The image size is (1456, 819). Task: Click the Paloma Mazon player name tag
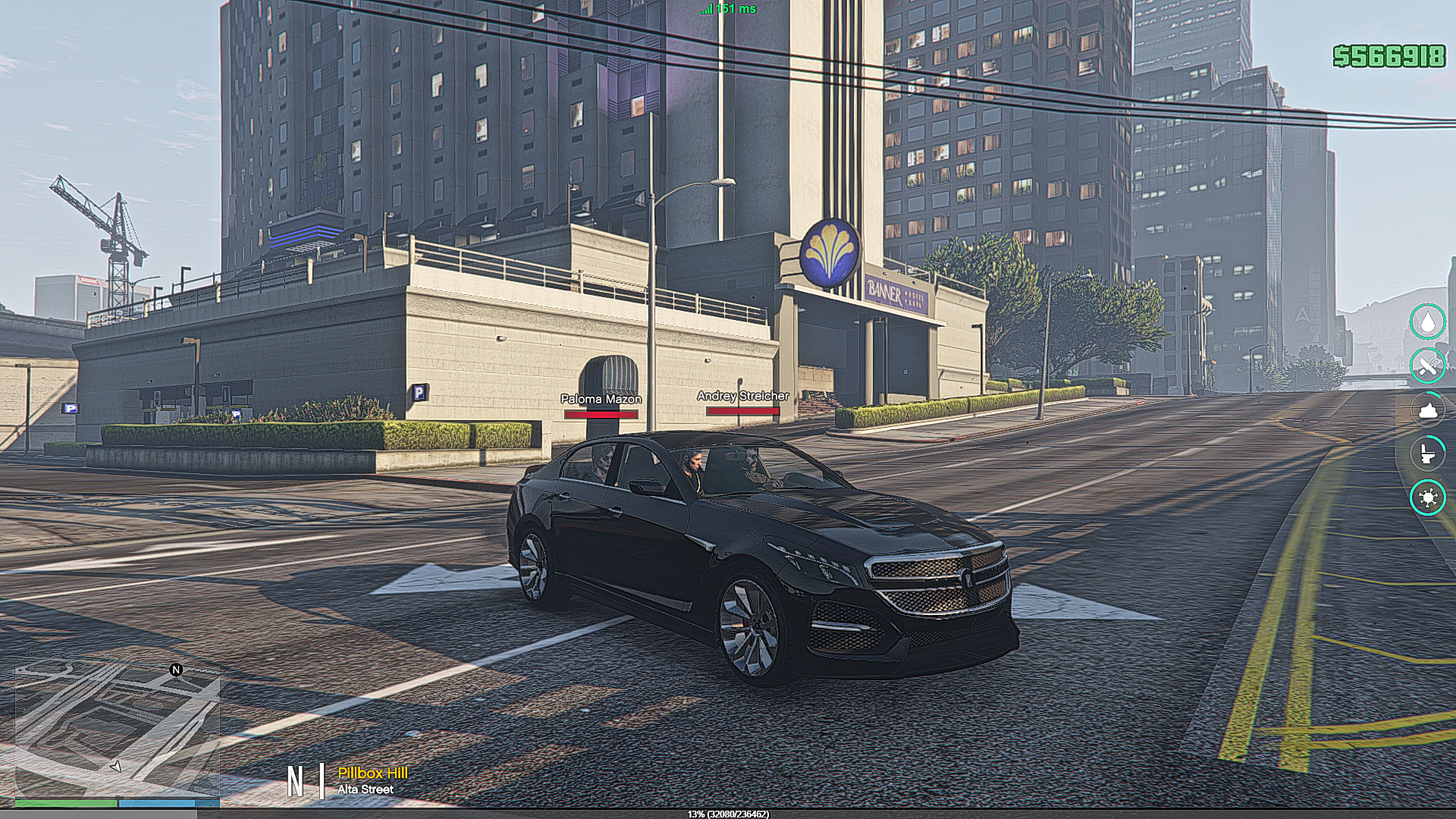(601, 399)
